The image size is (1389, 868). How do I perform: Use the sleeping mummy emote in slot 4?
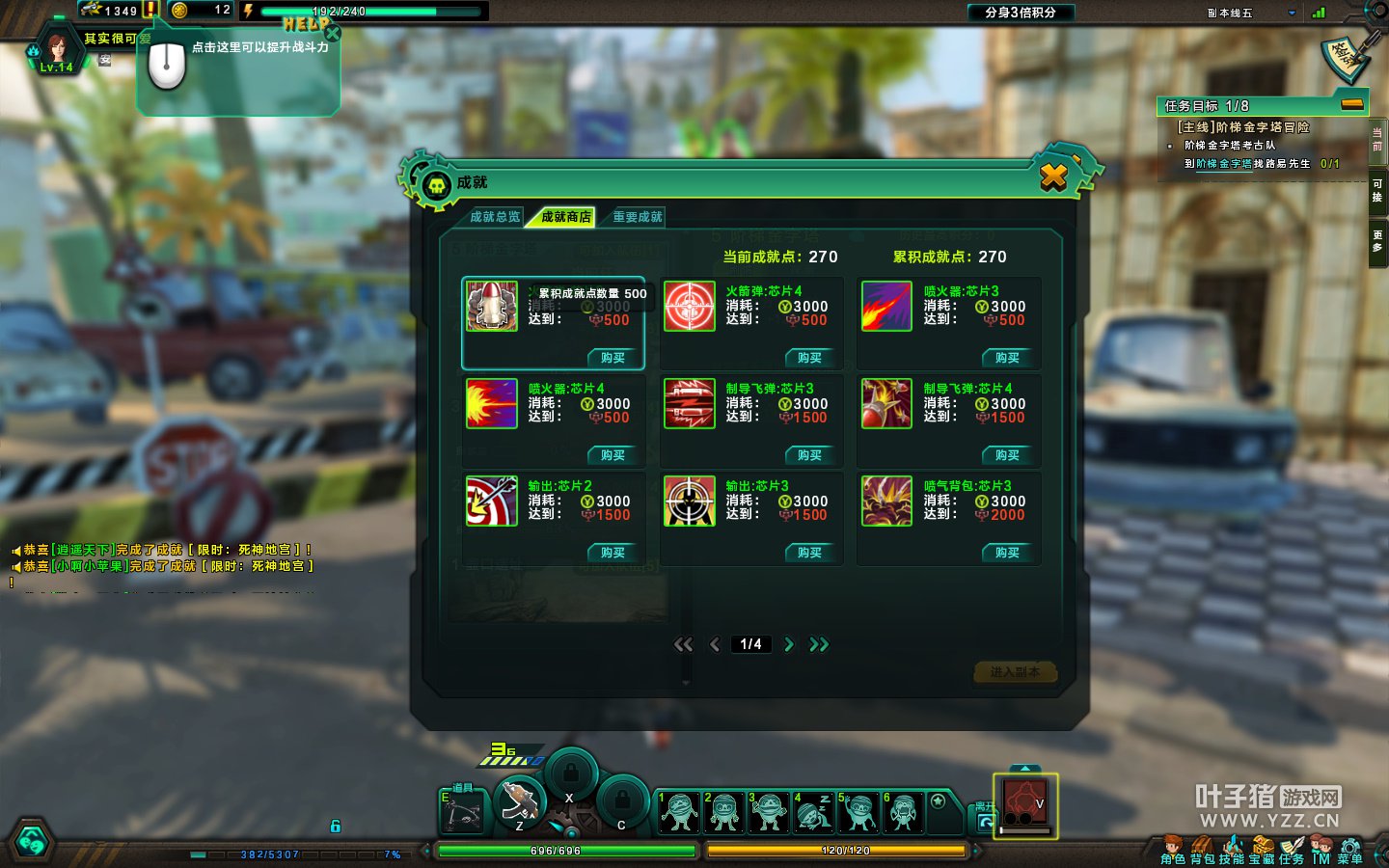813,812
